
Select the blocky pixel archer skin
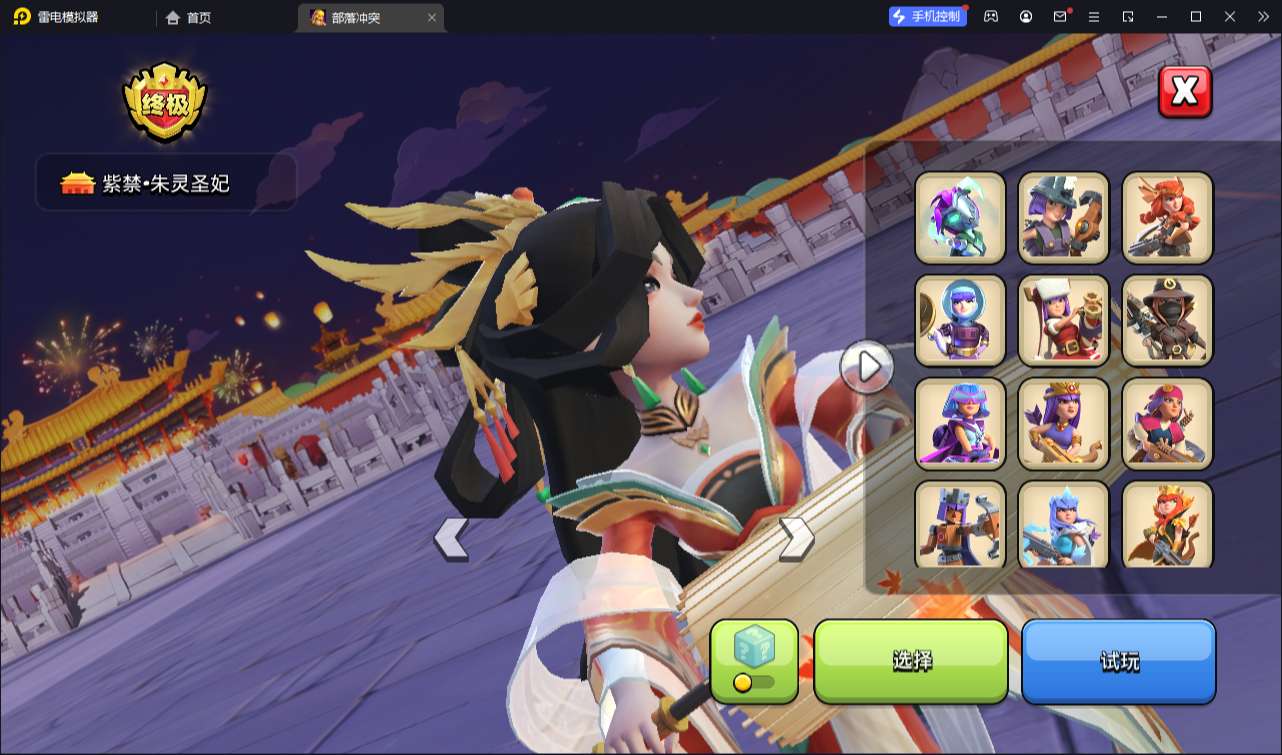click(960, 524)
